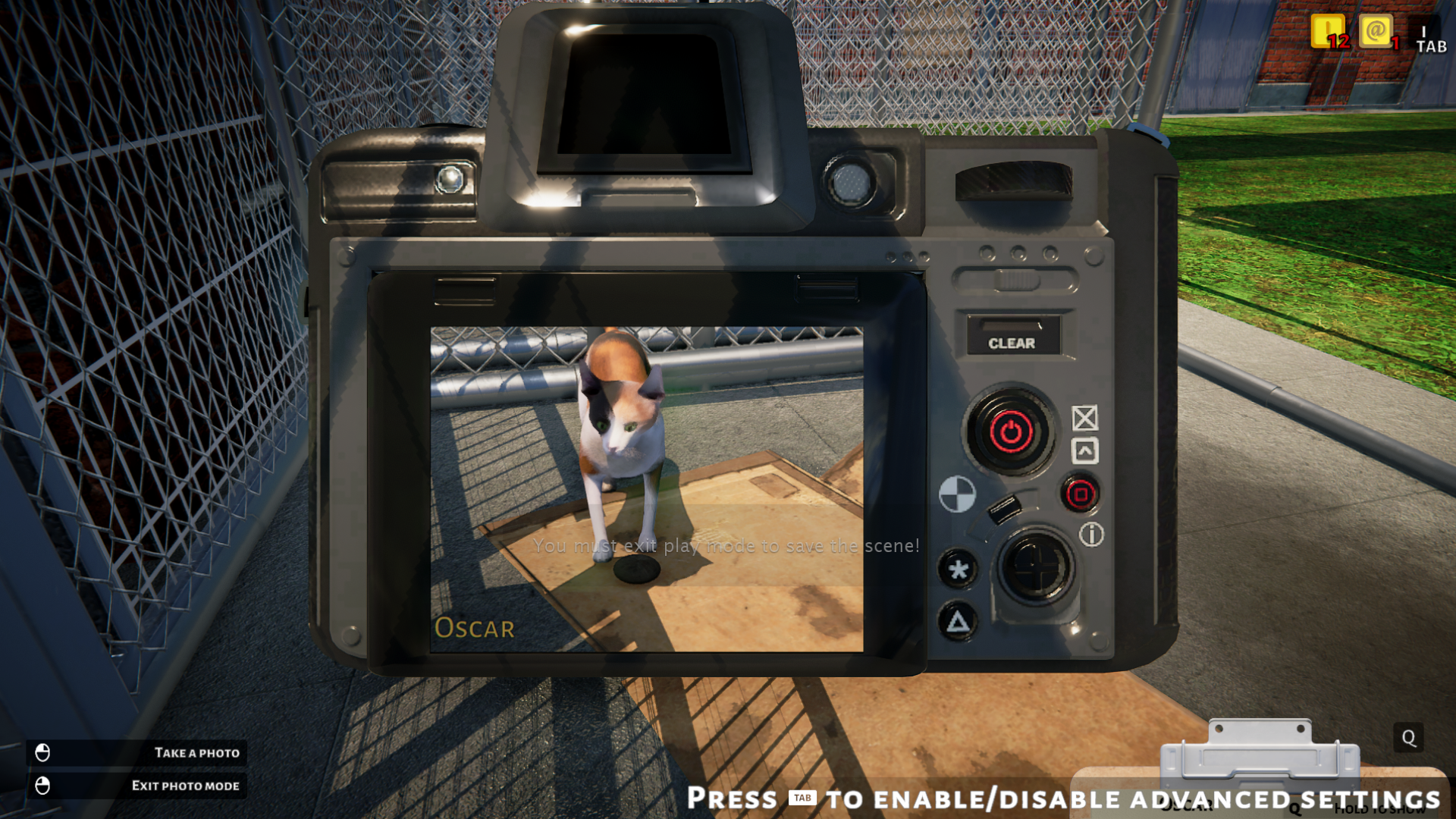1456x819 pixels.
Task: Open notifications via the warning icon showing 12
Action: 1328,33
